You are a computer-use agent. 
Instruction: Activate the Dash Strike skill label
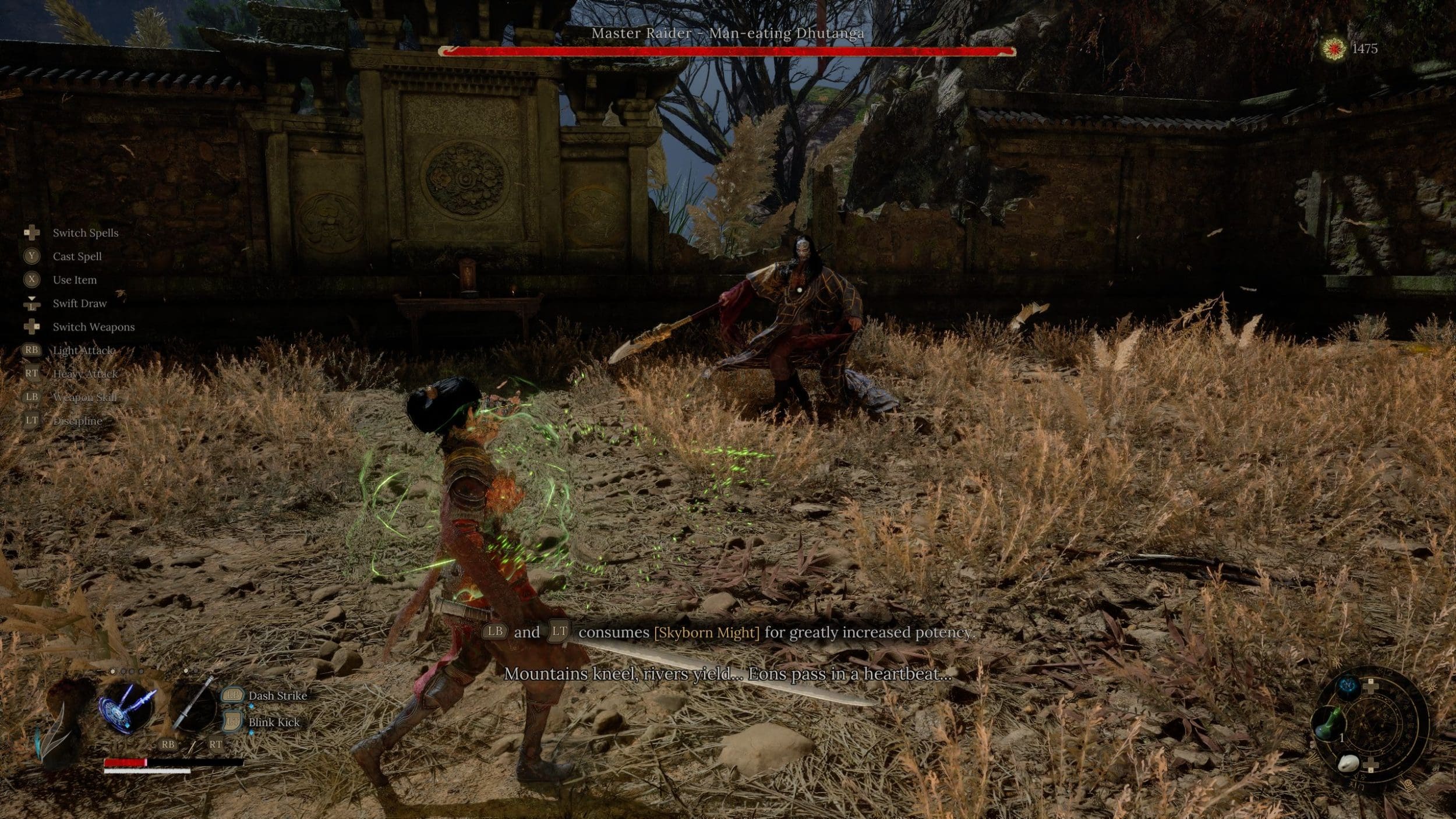tap(277, 696)
